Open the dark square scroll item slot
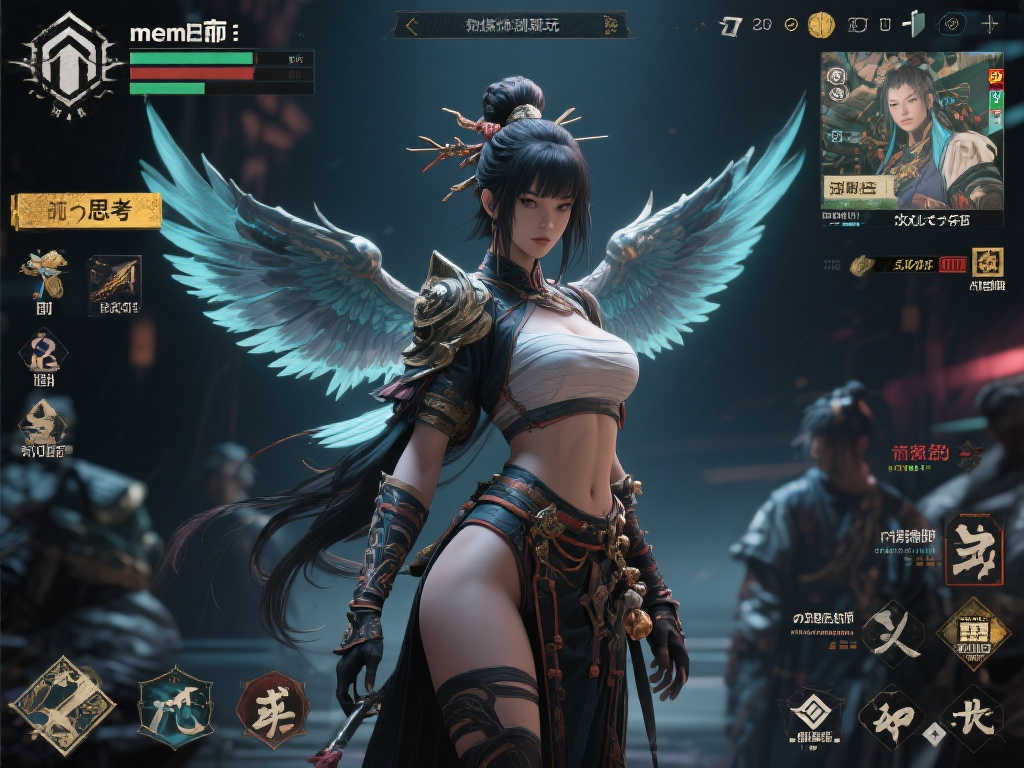Image resolution: width=1024 pixels, height=768 pixels. (x=114, y=280)
